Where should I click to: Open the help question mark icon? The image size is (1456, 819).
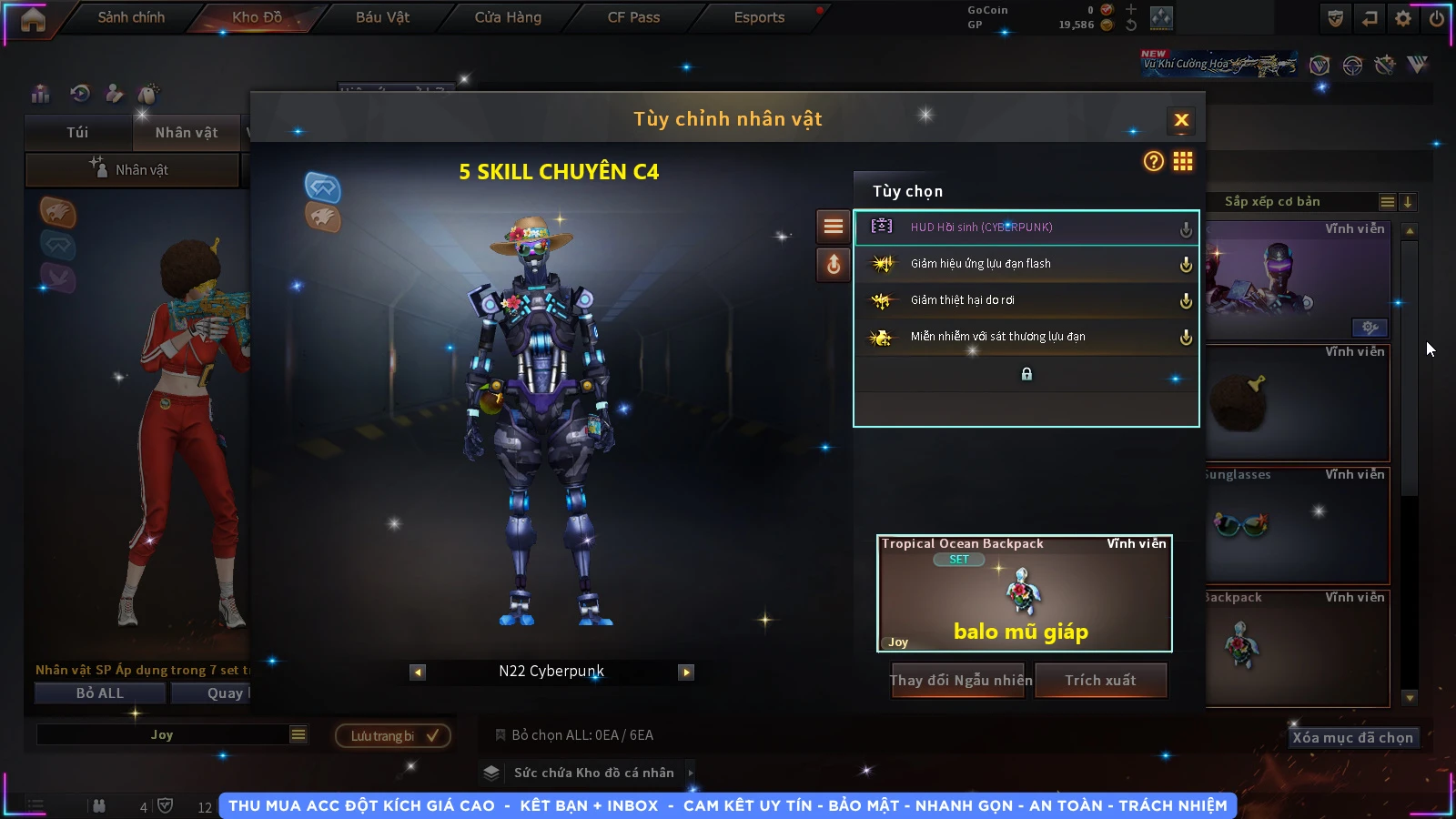tap(1153, 162)
